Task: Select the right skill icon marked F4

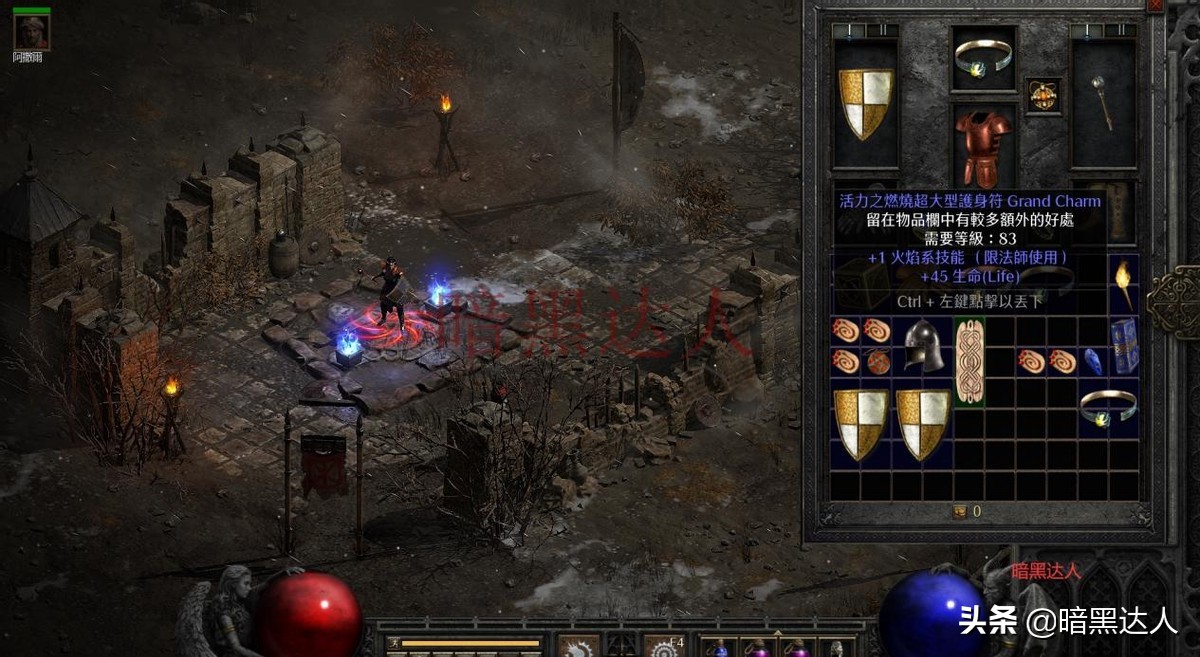Action: coord(664,646)
